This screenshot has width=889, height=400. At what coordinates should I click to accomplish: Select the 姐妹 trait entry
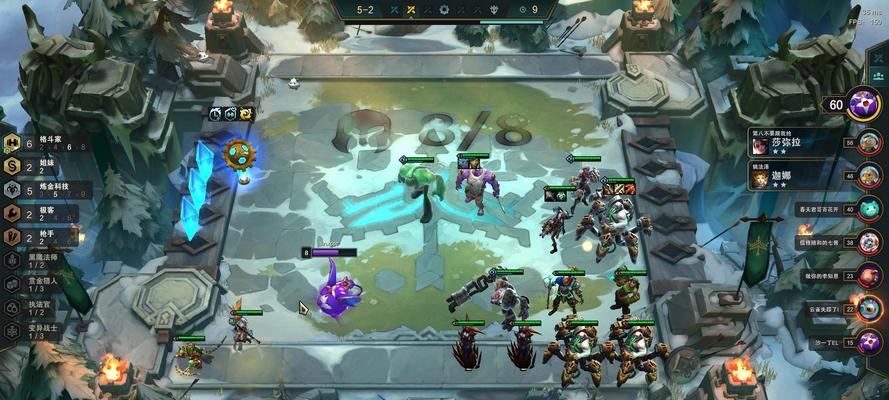[40, 166]
